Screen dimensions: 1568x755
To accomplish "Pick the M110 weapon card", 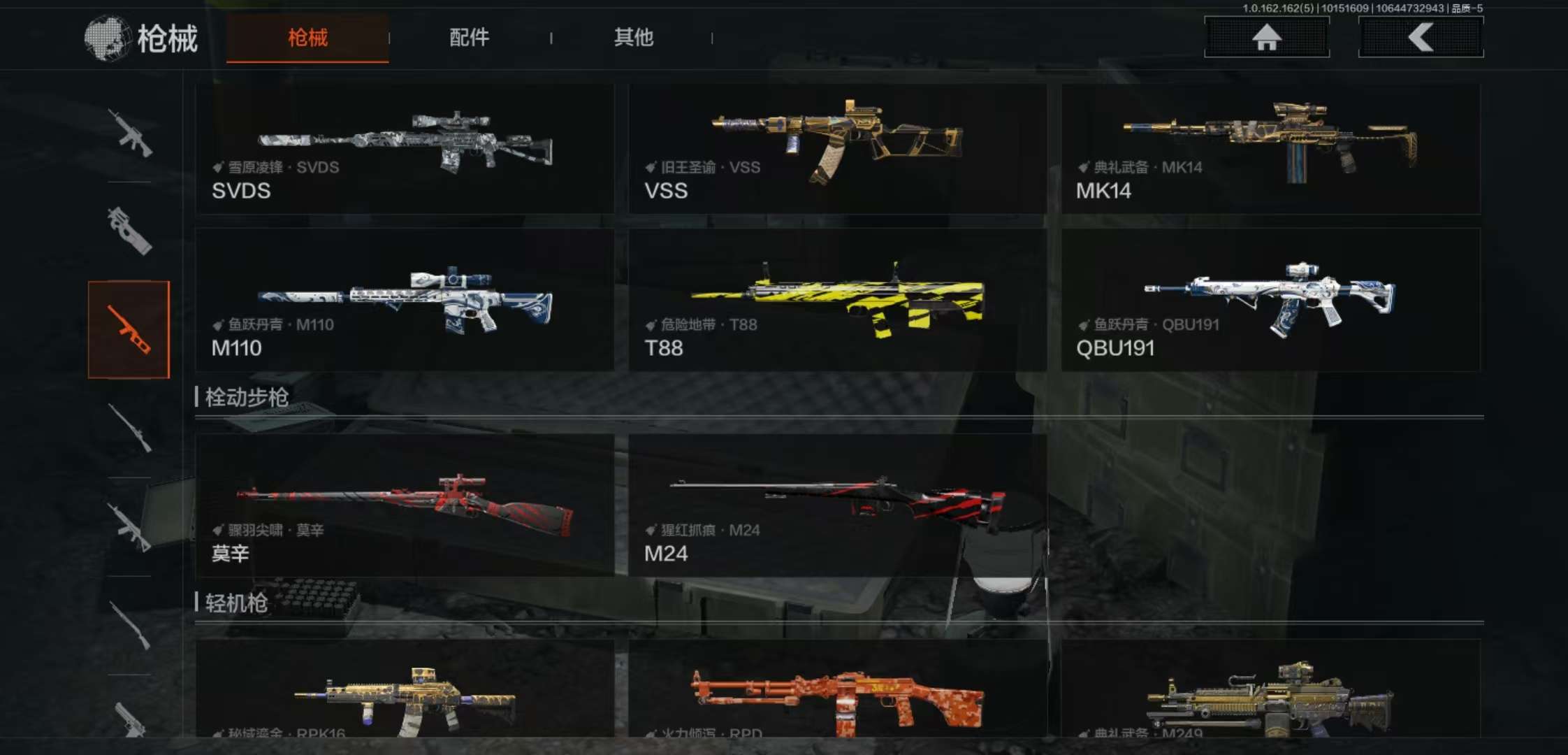I will [405, 299].
